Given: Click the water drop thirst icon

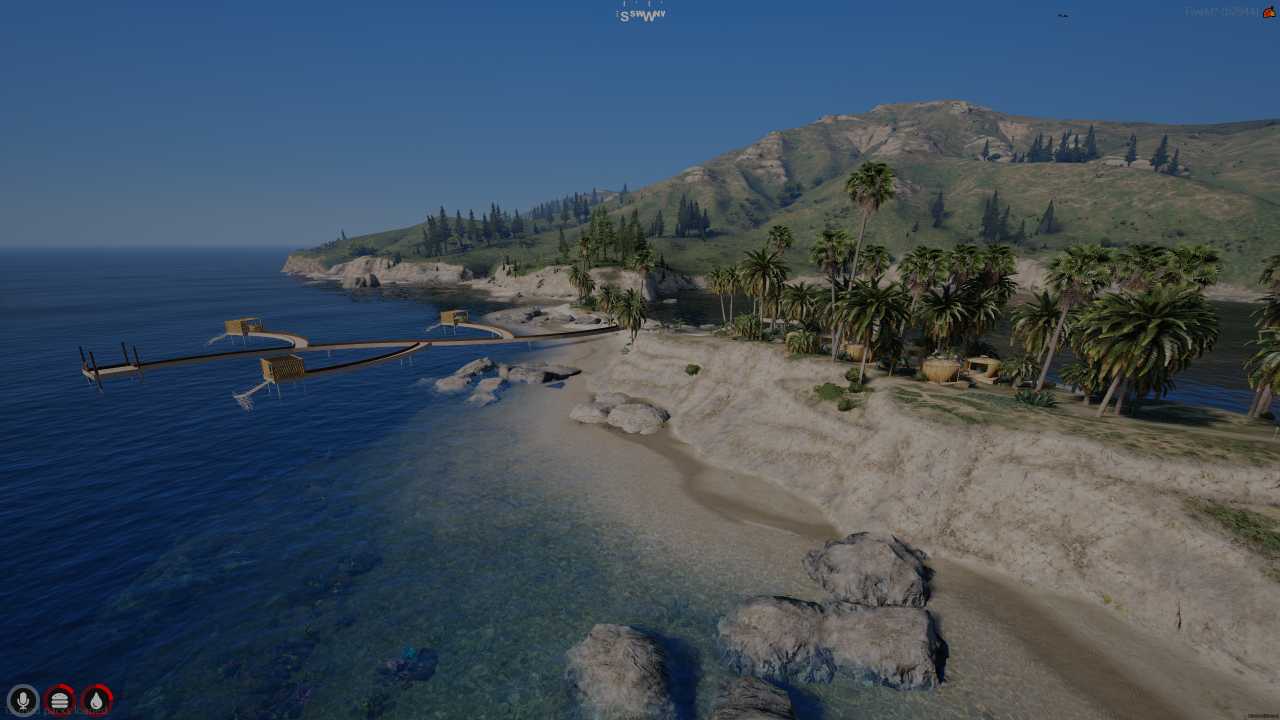Looking at the screenshot, I should coord(94,700).
